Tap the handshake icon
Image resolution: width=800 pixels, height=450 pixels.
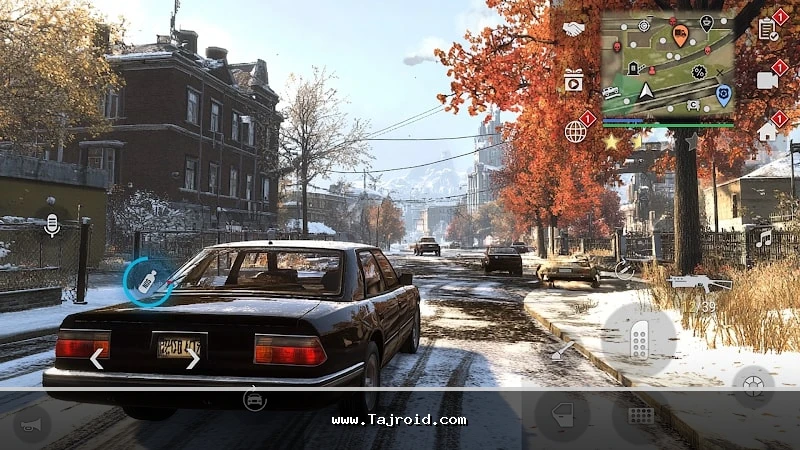tap(574, 30)
